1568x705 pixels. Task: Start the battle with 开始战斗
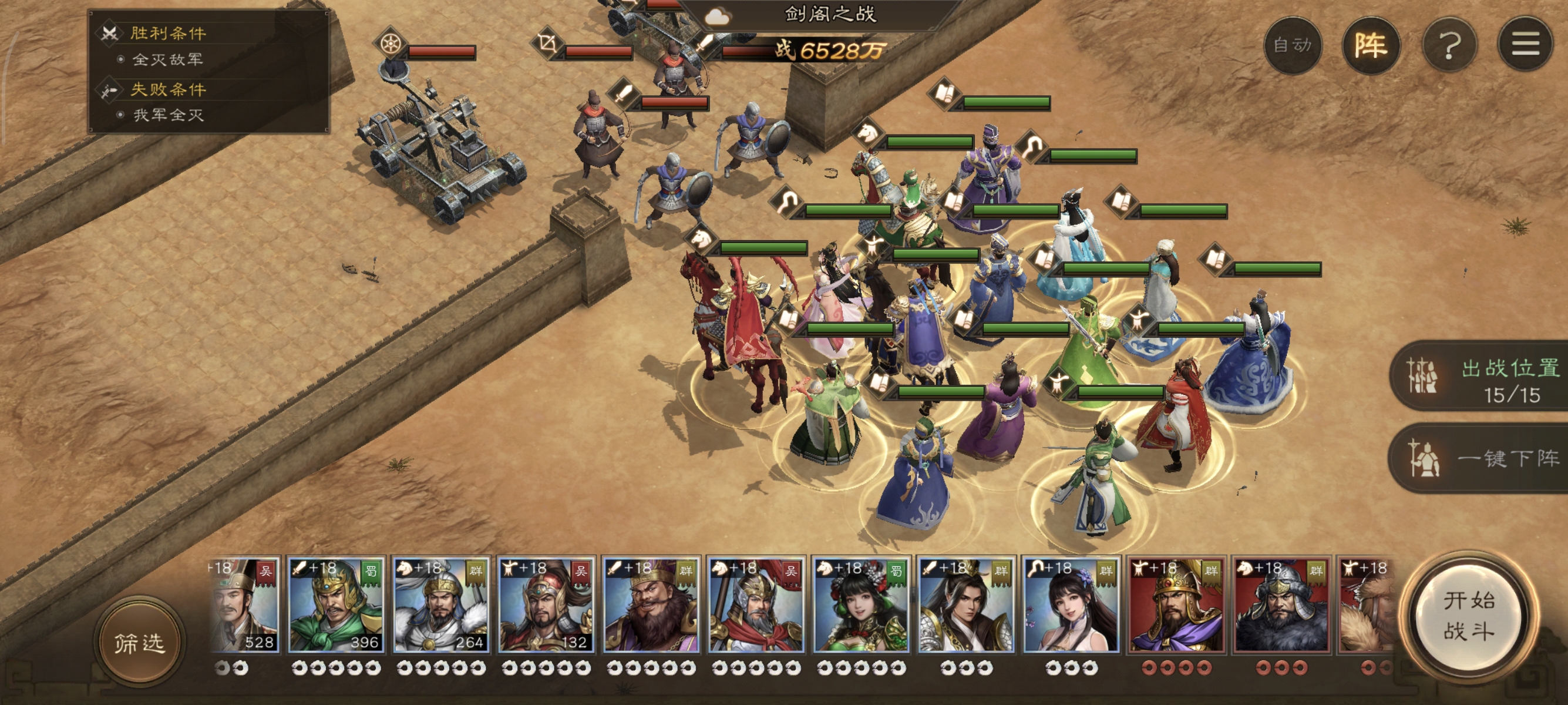1469,616
